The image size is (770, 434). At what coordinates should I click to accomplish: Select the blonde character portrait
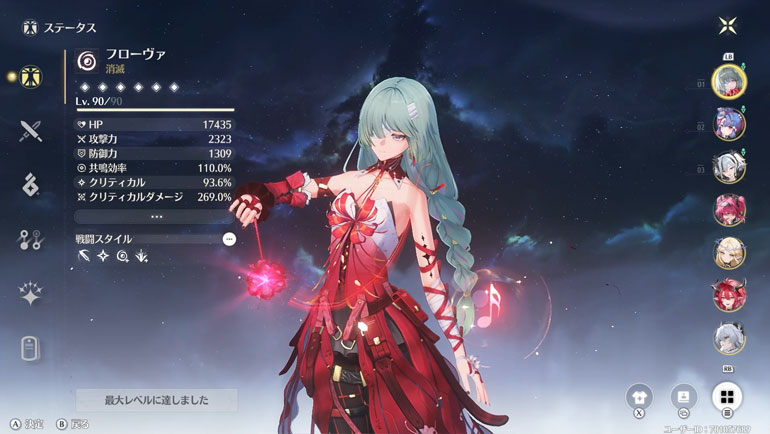point(728,253)
